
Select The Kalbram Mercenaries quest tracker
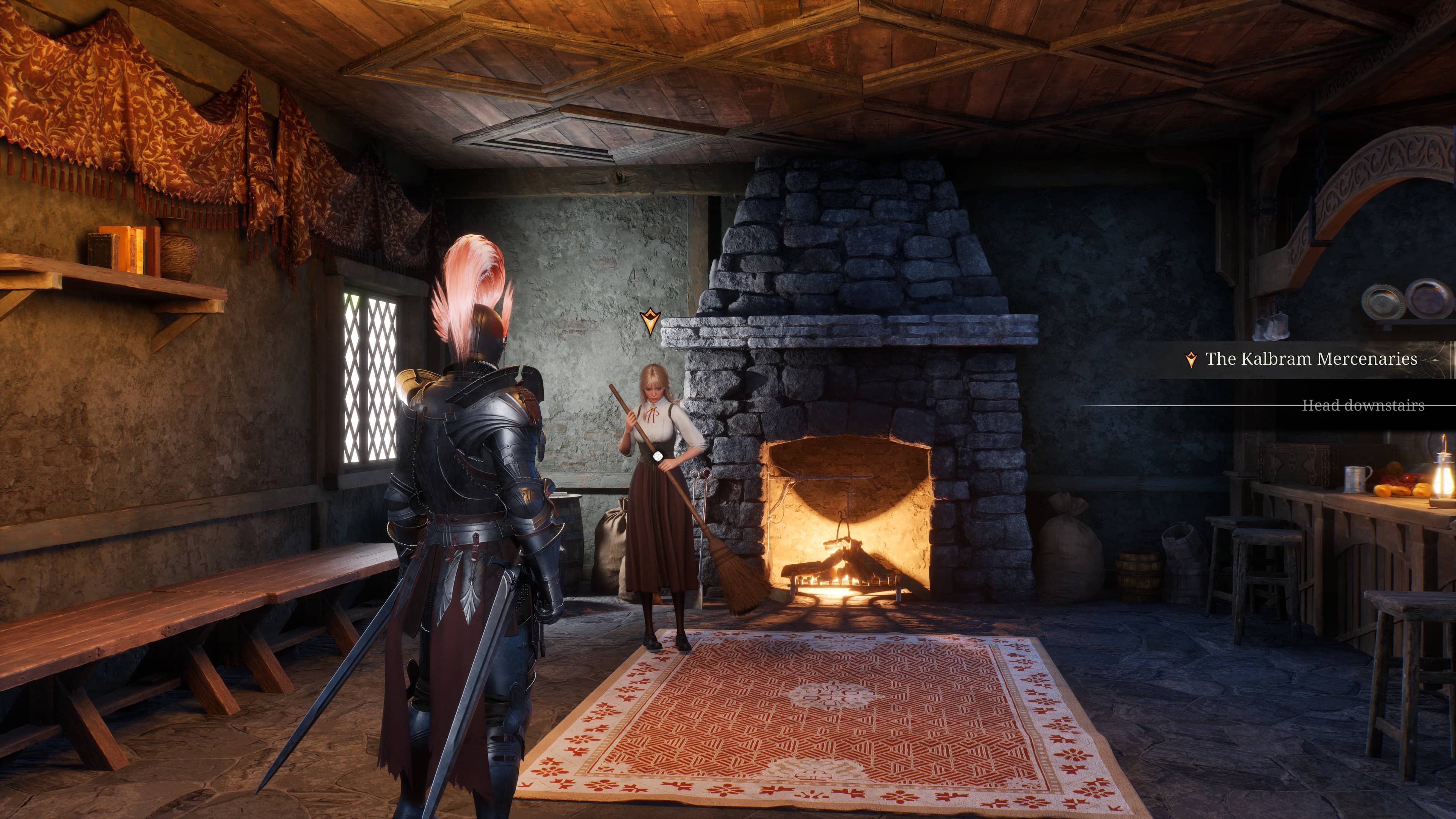point(1311,359)
